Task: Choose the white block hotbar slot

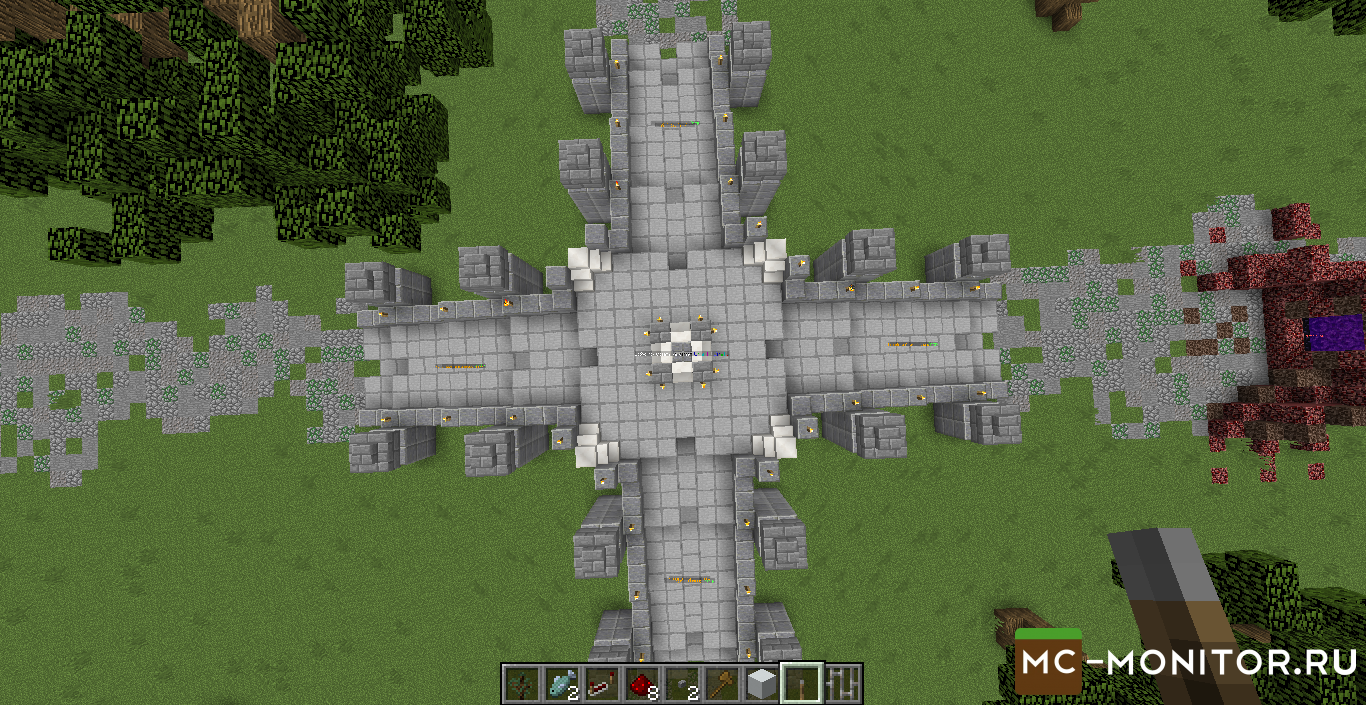Action: tap(762, 684)
